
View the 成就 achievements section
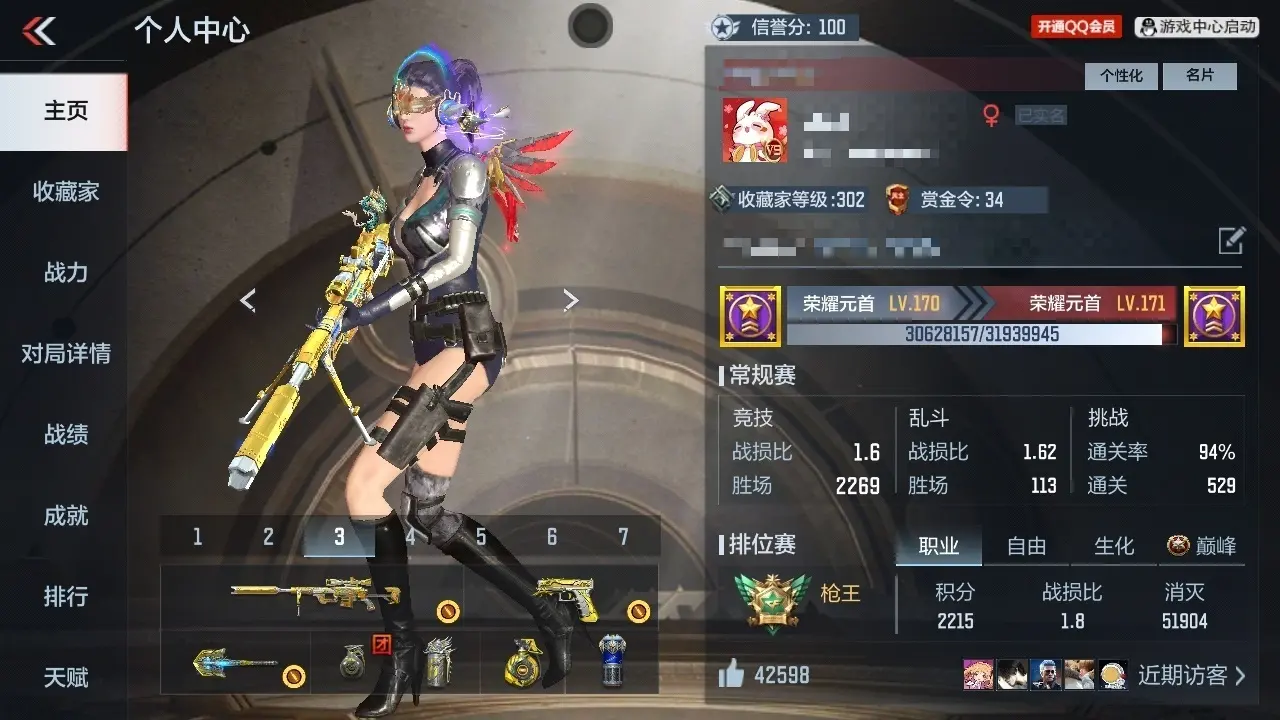pyautogui.click(x=65, y=516)
